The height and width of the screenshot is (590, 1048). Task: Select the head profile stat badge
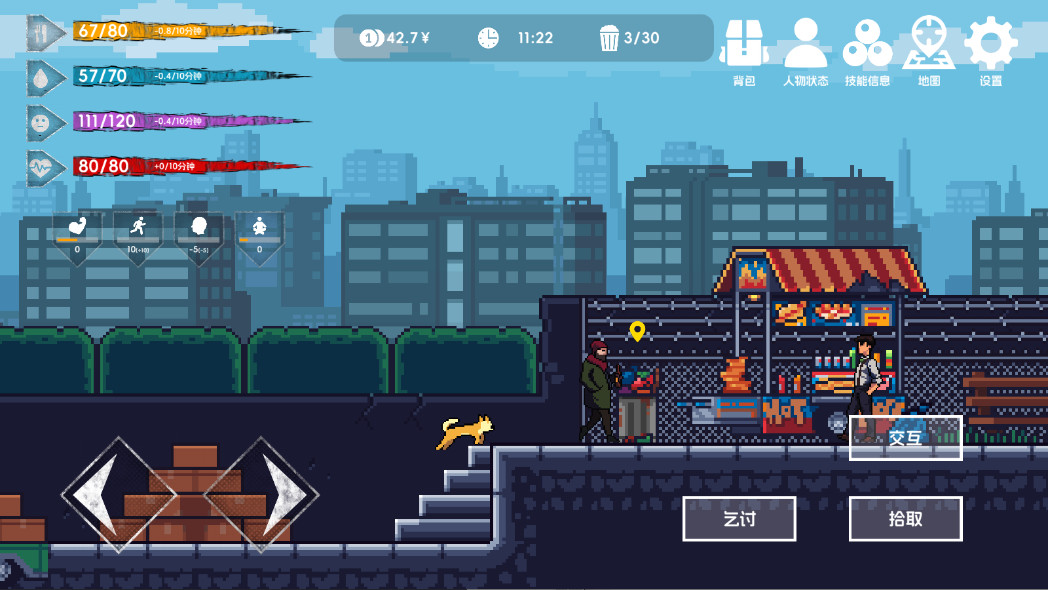199,234
